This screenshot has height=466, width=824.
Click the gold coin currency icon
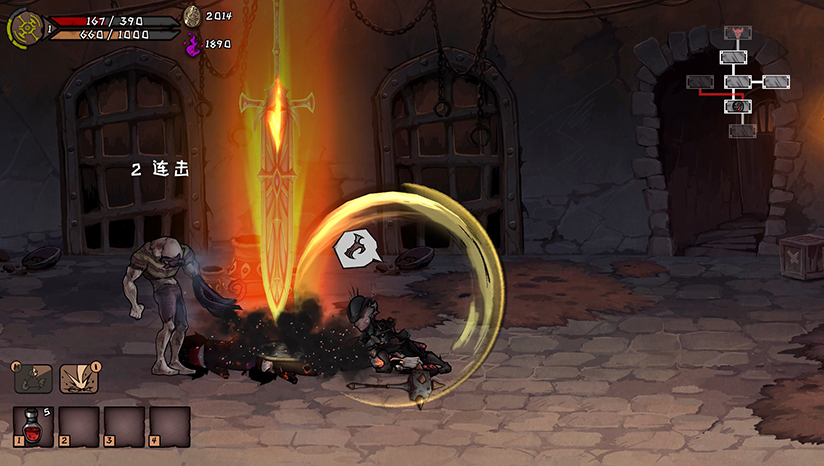pyautogui.click(x=192, y=15)
